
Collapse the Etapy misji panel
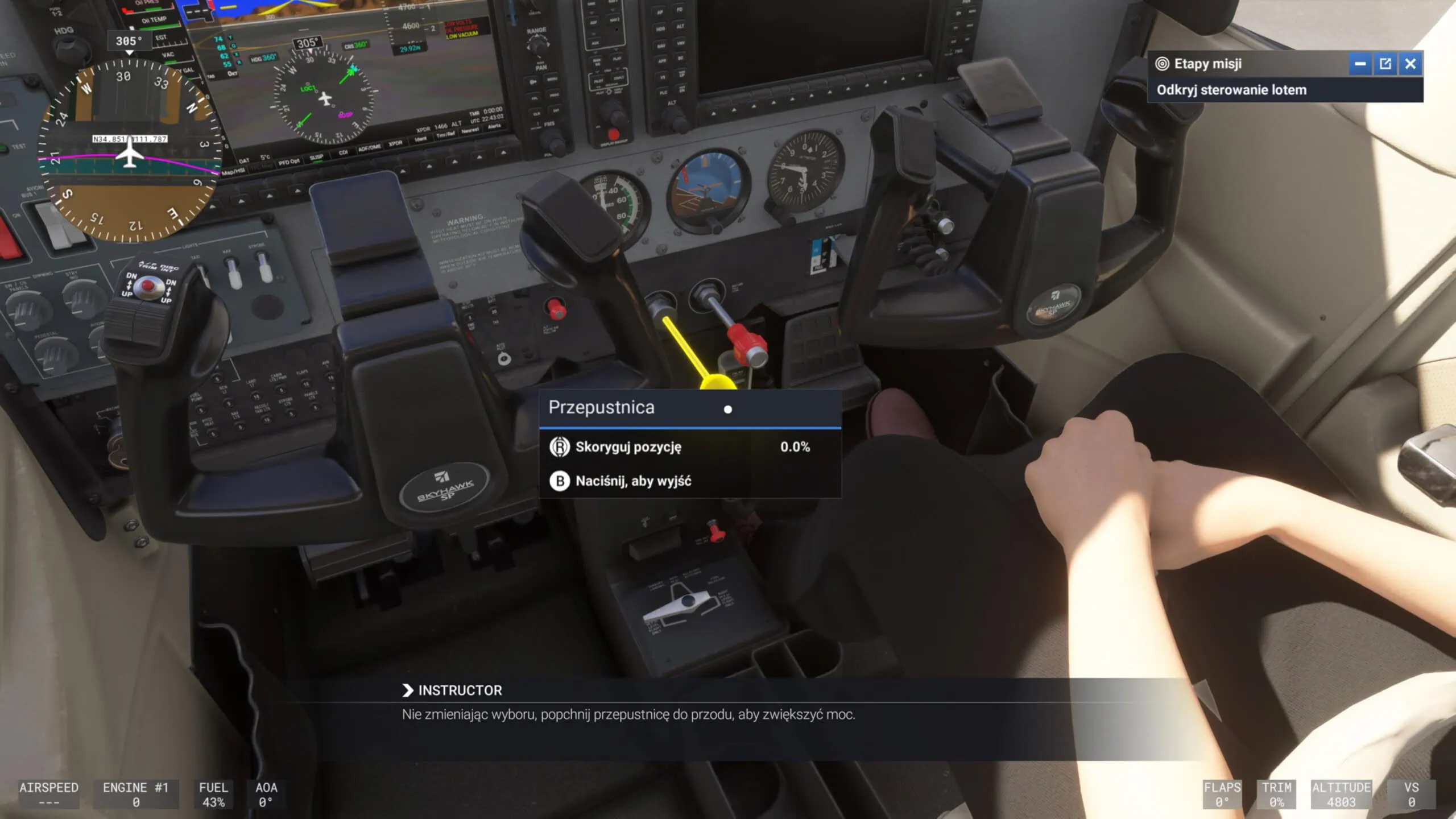click(1360, 64)
